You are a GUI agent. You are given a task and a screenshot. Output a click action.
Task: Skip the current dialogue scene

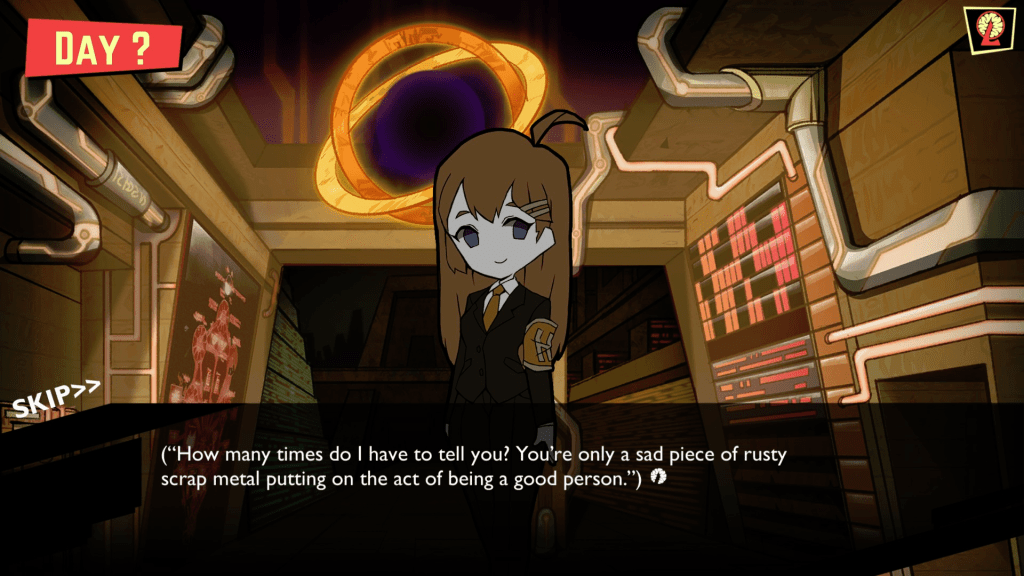click(x=56, y=398)
